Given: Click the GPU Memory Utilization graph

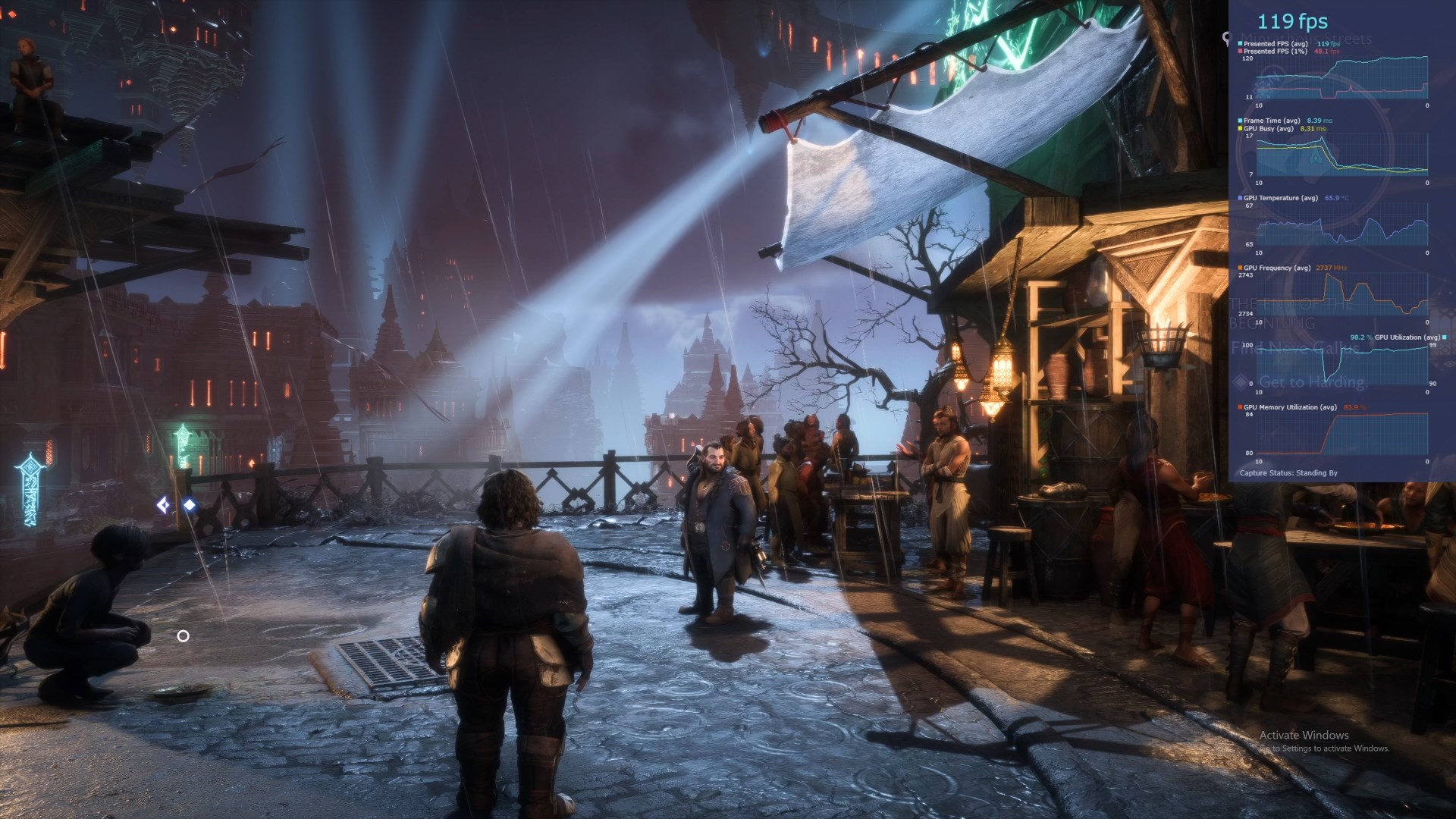Looking at the screenshot, I should pyautogui.click(x=1341, y=434).
